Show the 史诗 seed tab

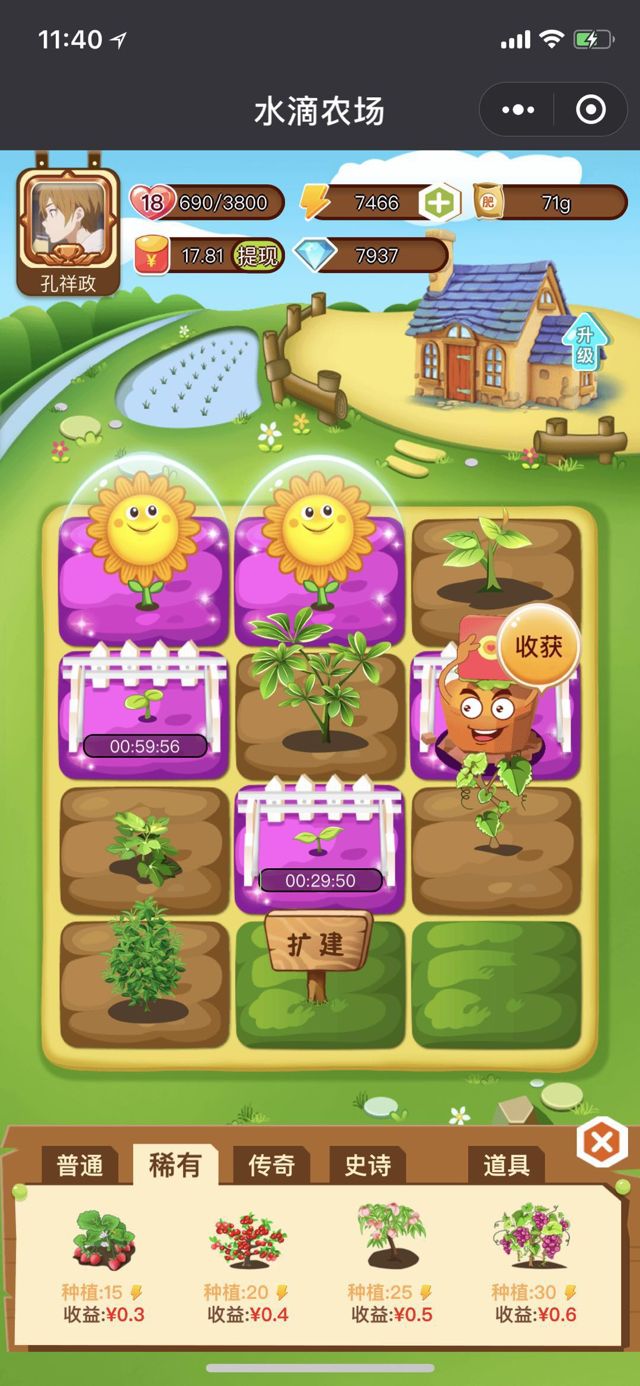coord(367,1166)
